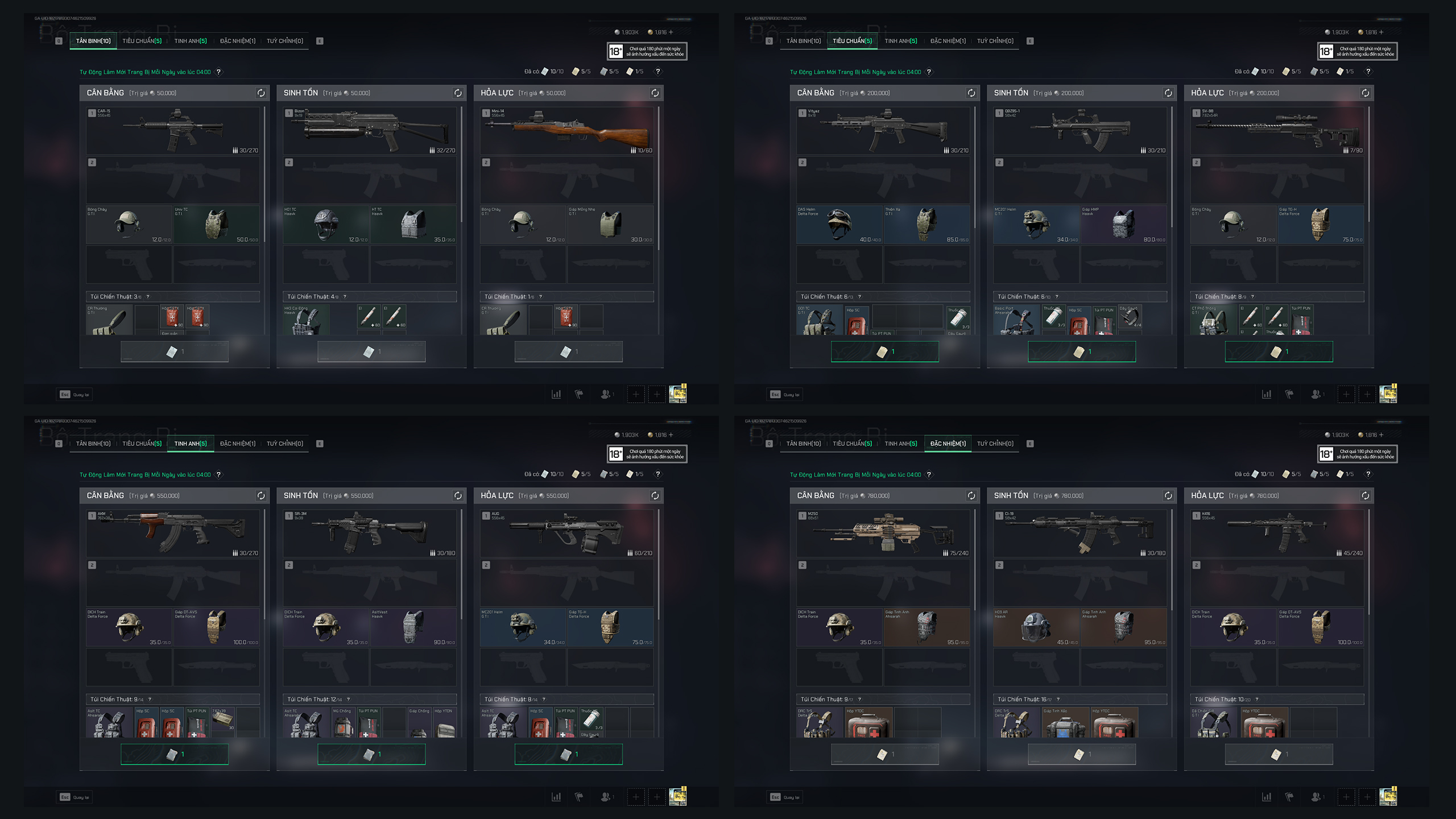1456x819 pixels.
Task: Redeem ticket for the 550,000 Cân Bằng loadout
Action: (175, 755)
